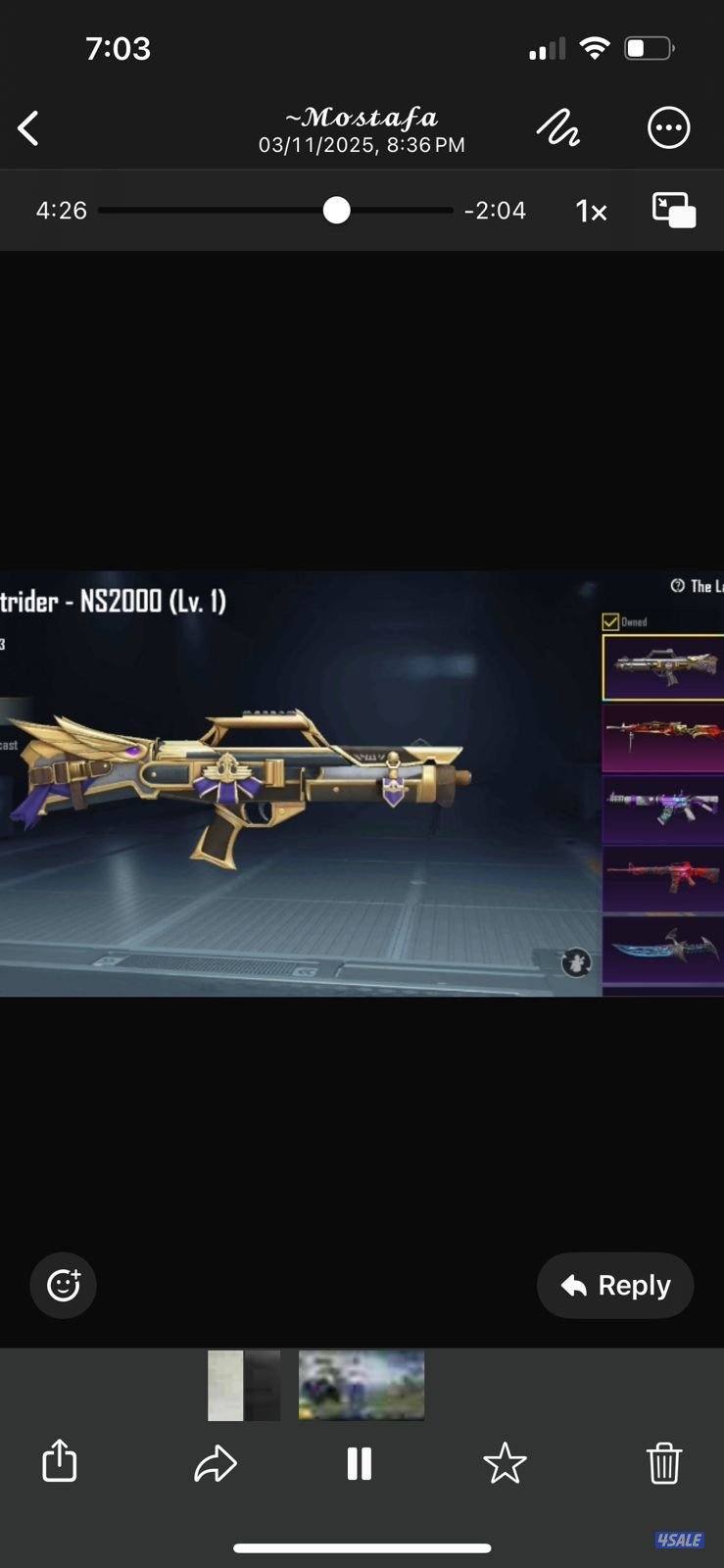
Task: Select the gold NS2000 shotgun skin thumbnail
Action: tap(663, 667)
